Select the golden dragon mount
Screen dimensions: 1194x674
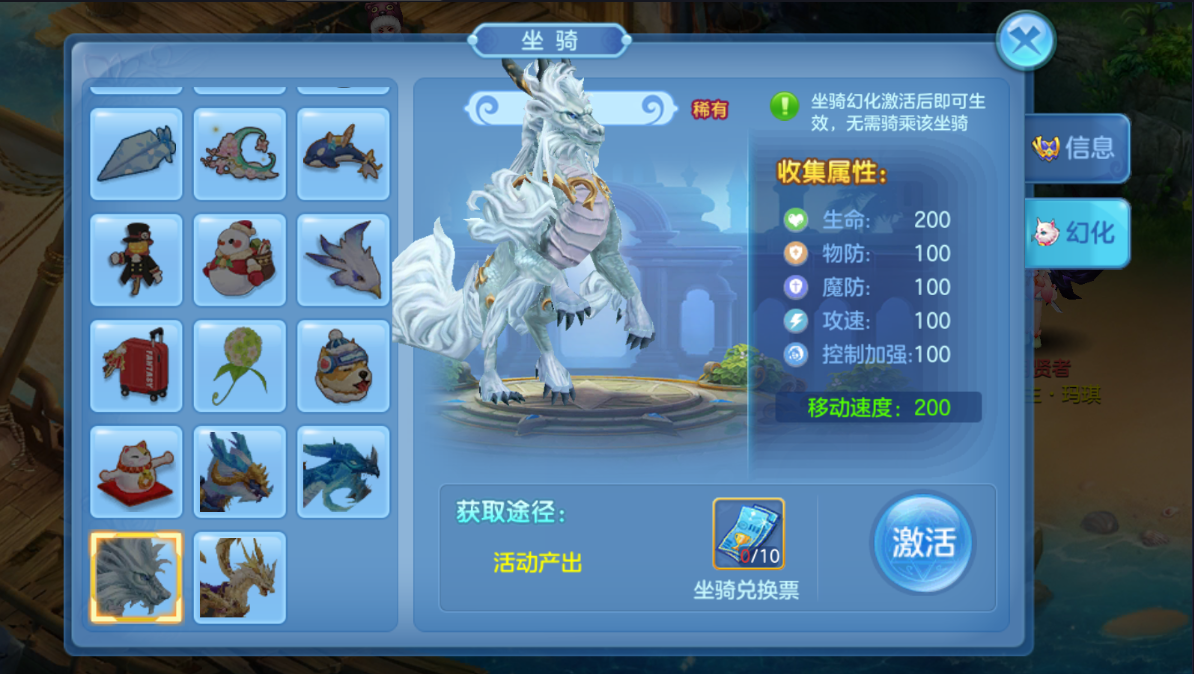tap(240, 578)
